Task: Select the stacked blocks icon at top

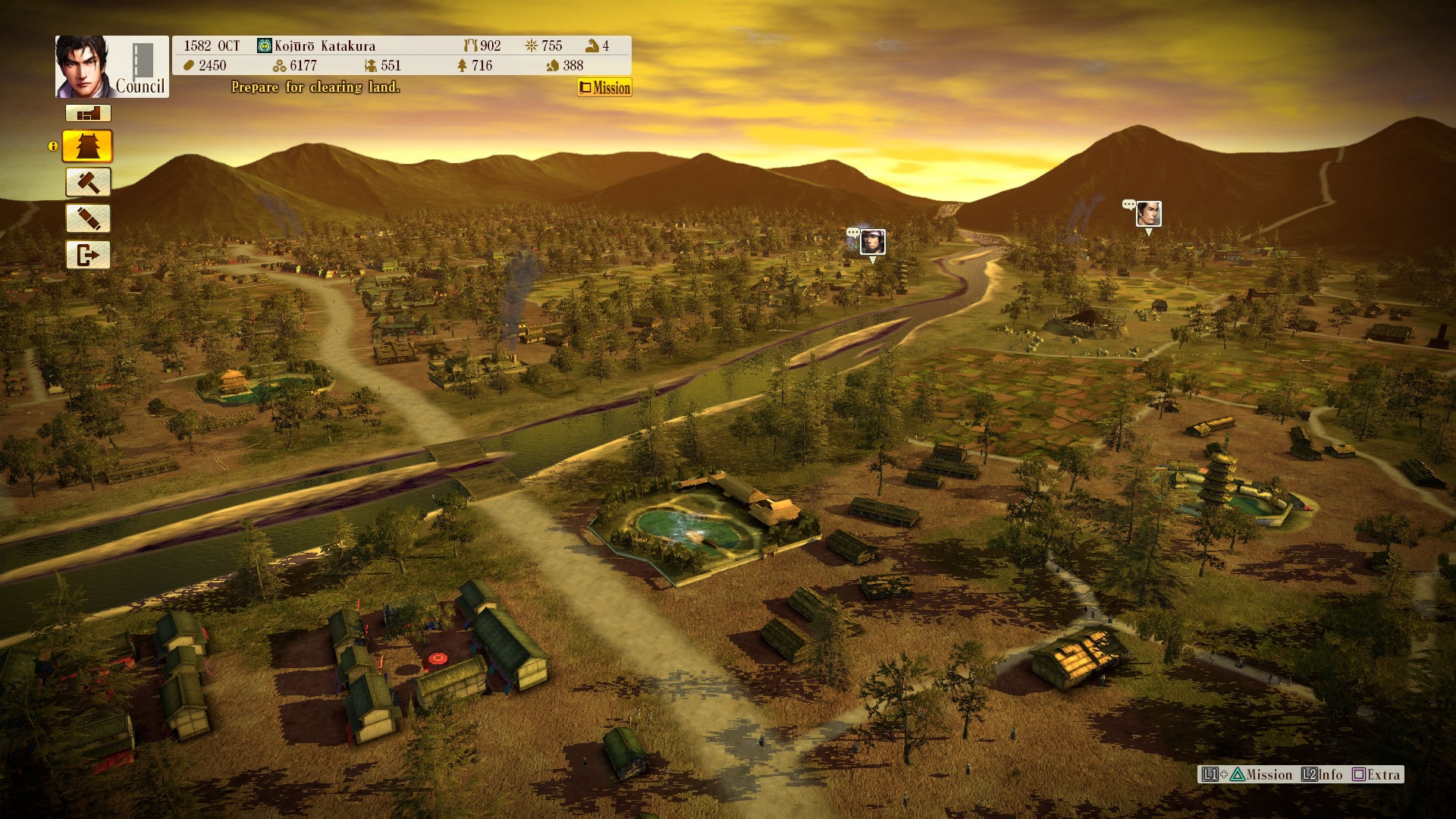Action: tap(88, 114)
